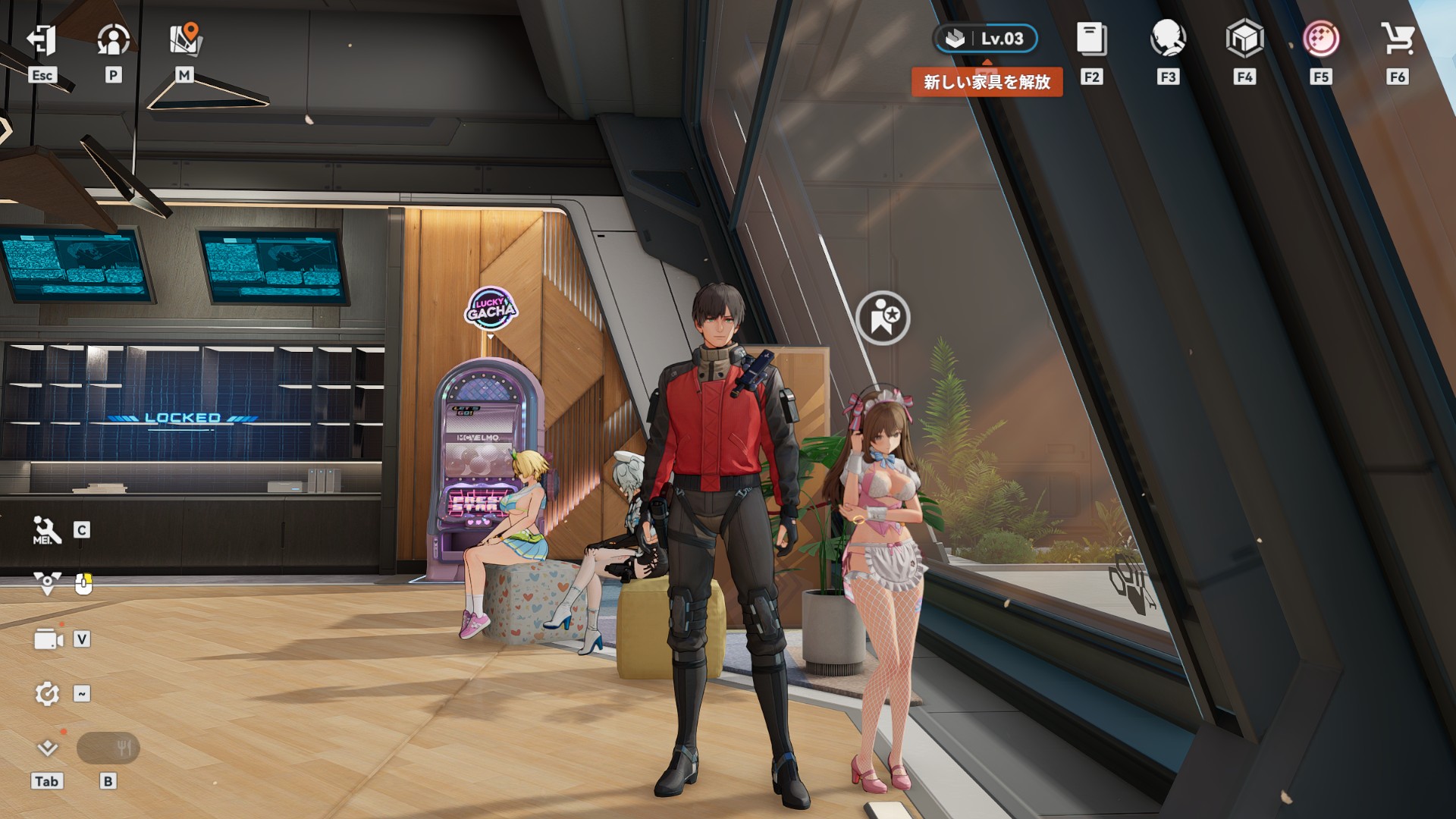This screenshot has height=819, width=1456.
Task: Click the pink round gacha coin icon
Action: pyautogui.click(x=1321, y=39)
